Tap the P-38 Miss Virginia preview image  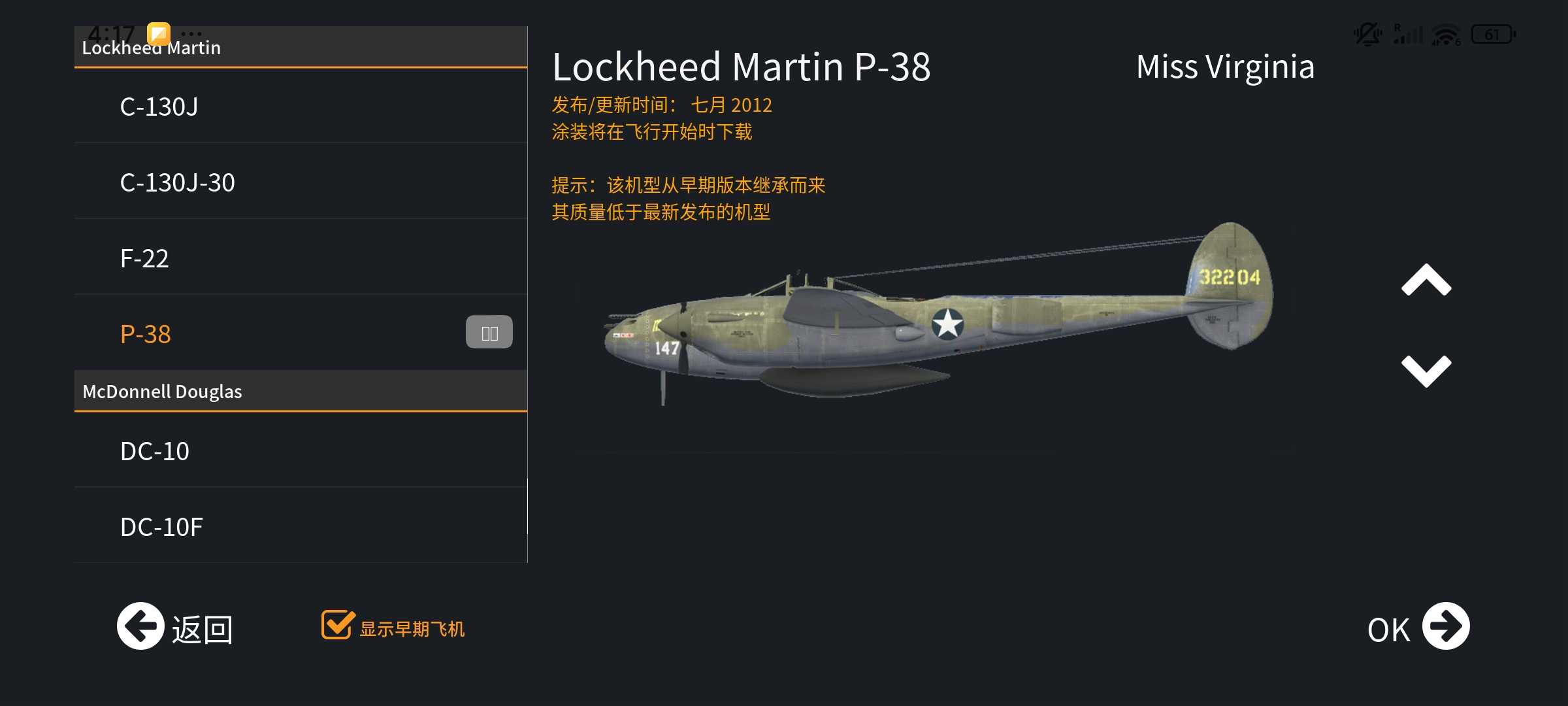click(938, 314)
